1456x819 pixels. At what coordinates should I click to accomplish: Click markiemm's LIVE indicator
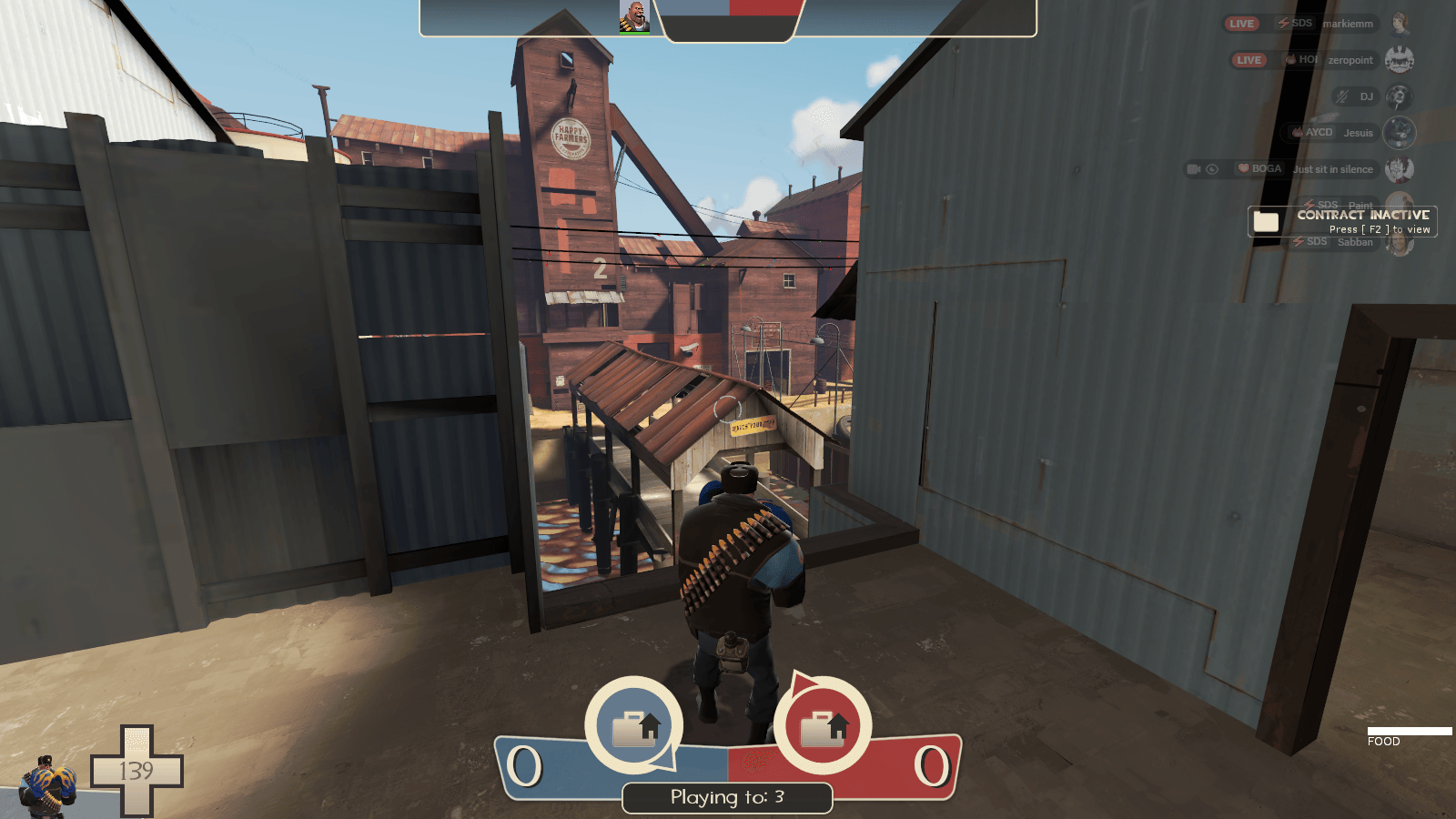[x=1241, y=24]
